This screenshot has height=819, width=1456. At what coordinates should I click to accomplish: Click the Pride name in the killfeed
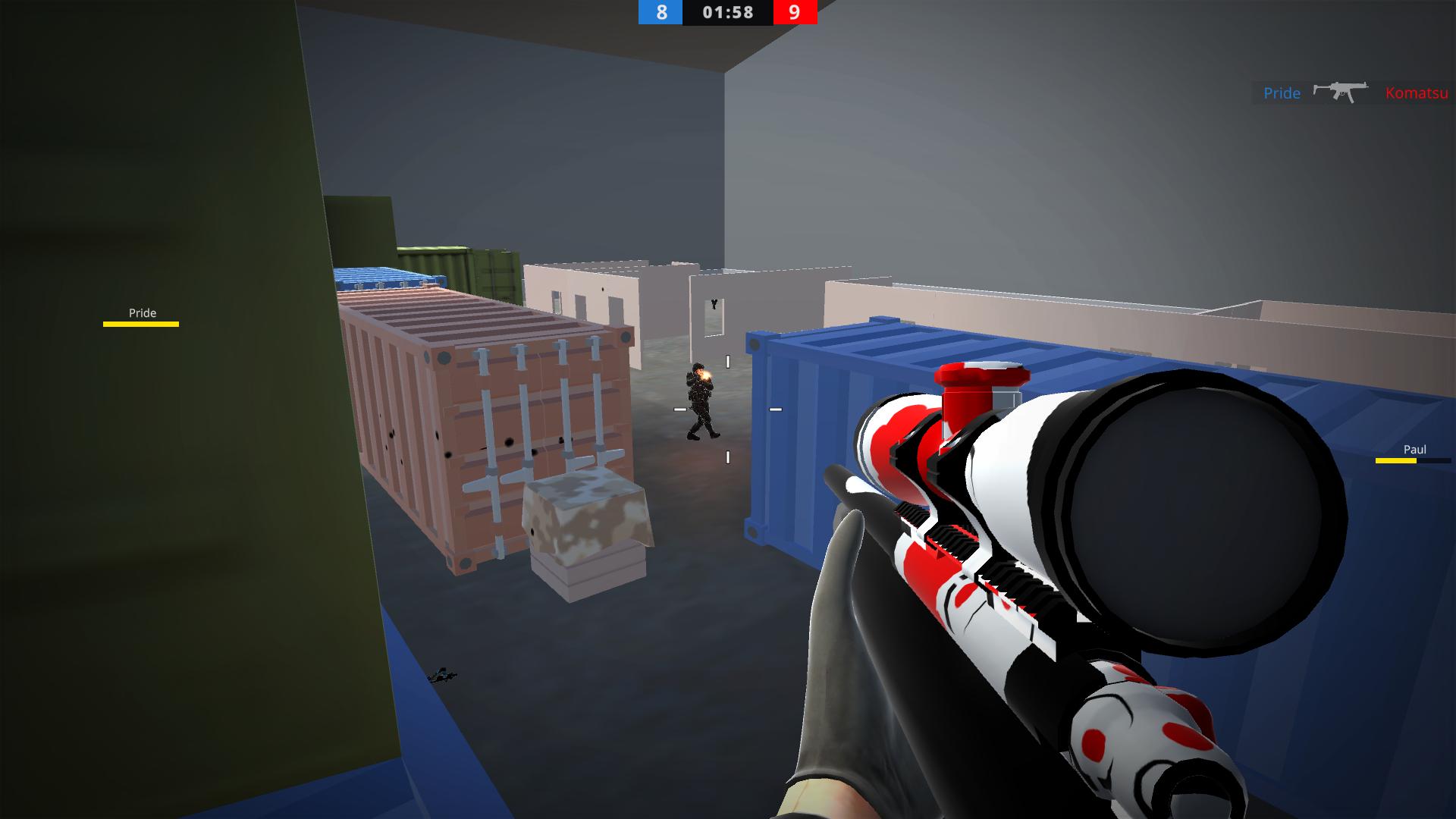click(x=1282, y=94)
